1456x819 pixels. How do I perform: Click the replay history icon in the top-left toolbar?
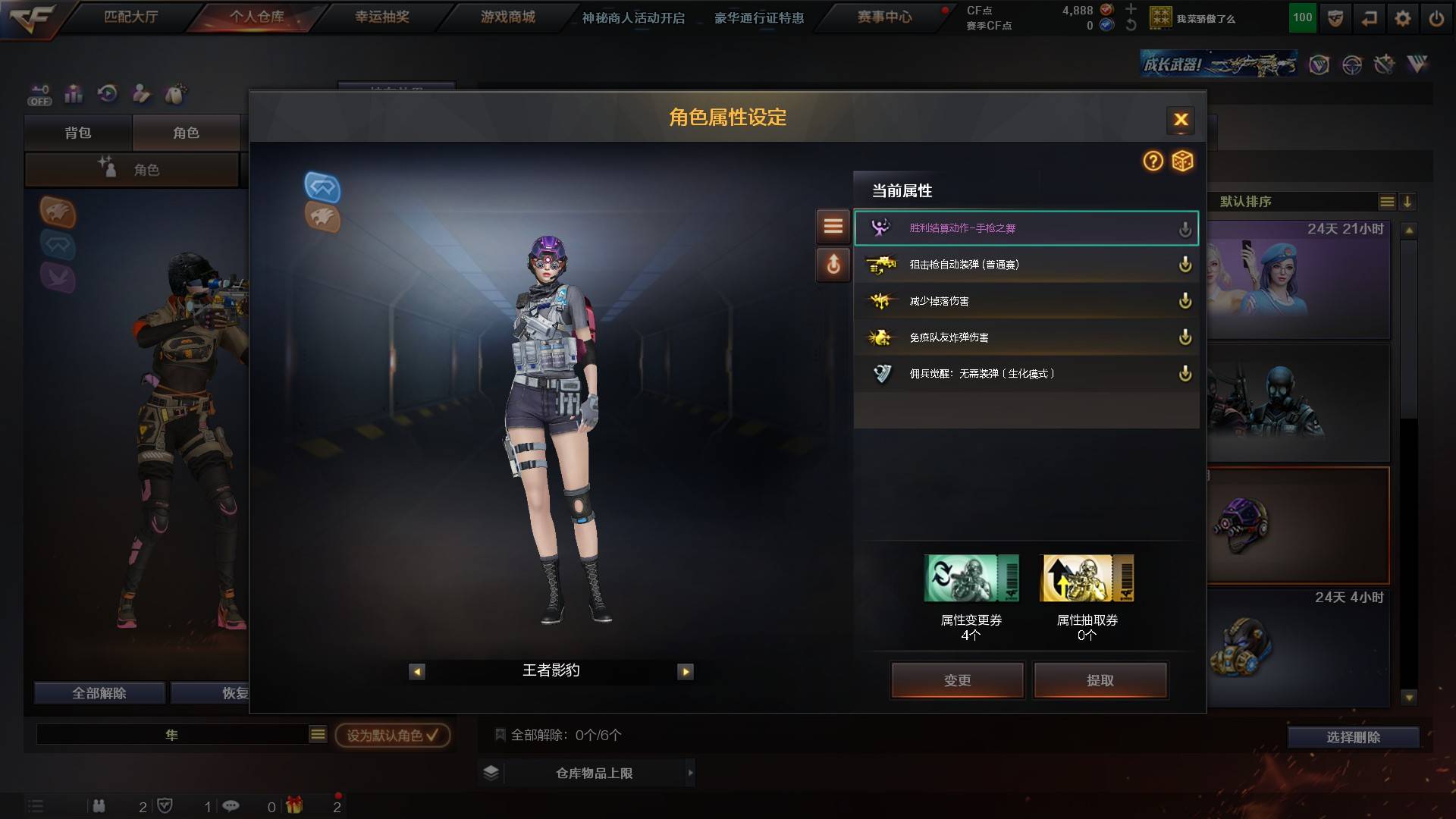click(x=107, y=93)
